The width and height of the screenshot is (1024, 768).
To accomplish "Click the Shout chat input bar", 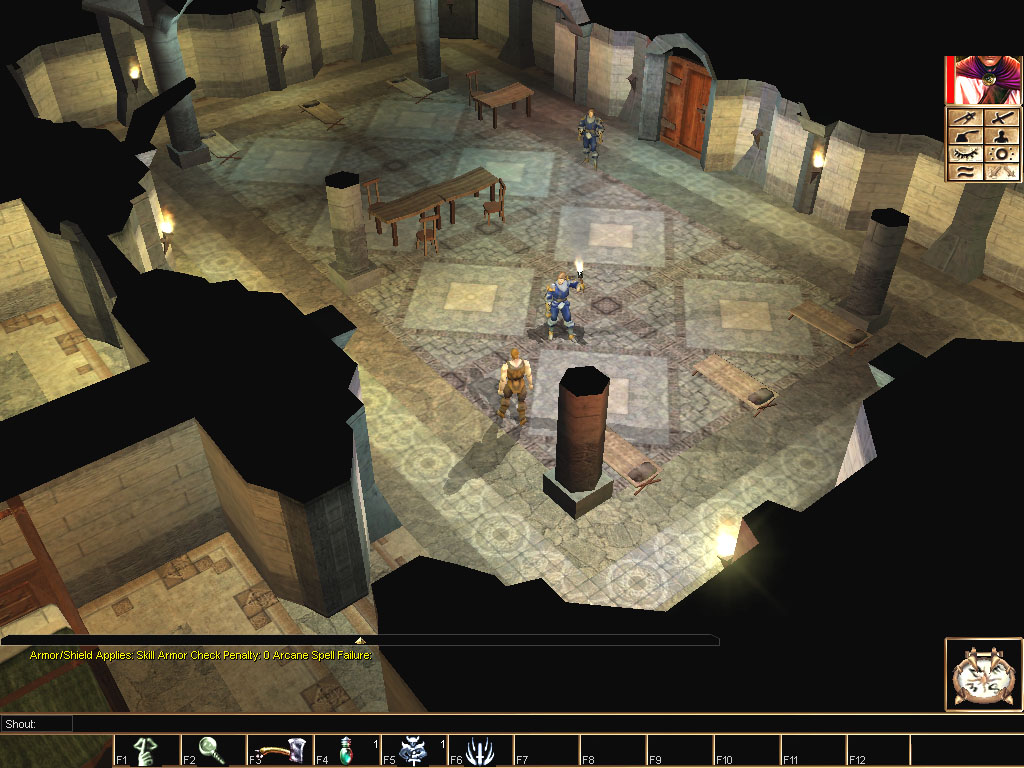I will point(500,723).
